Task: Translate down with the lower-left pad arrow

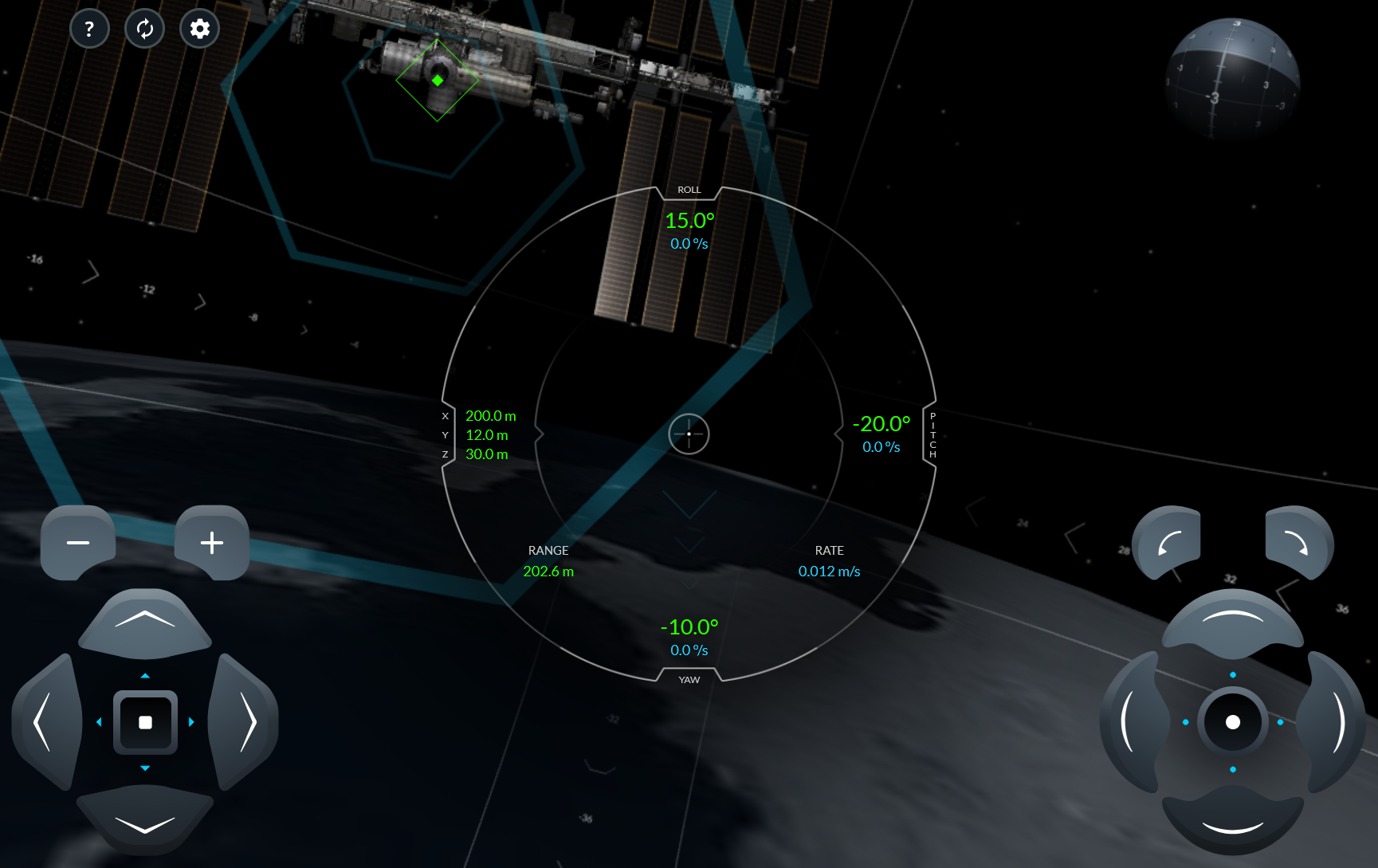Action: (145, 821)
